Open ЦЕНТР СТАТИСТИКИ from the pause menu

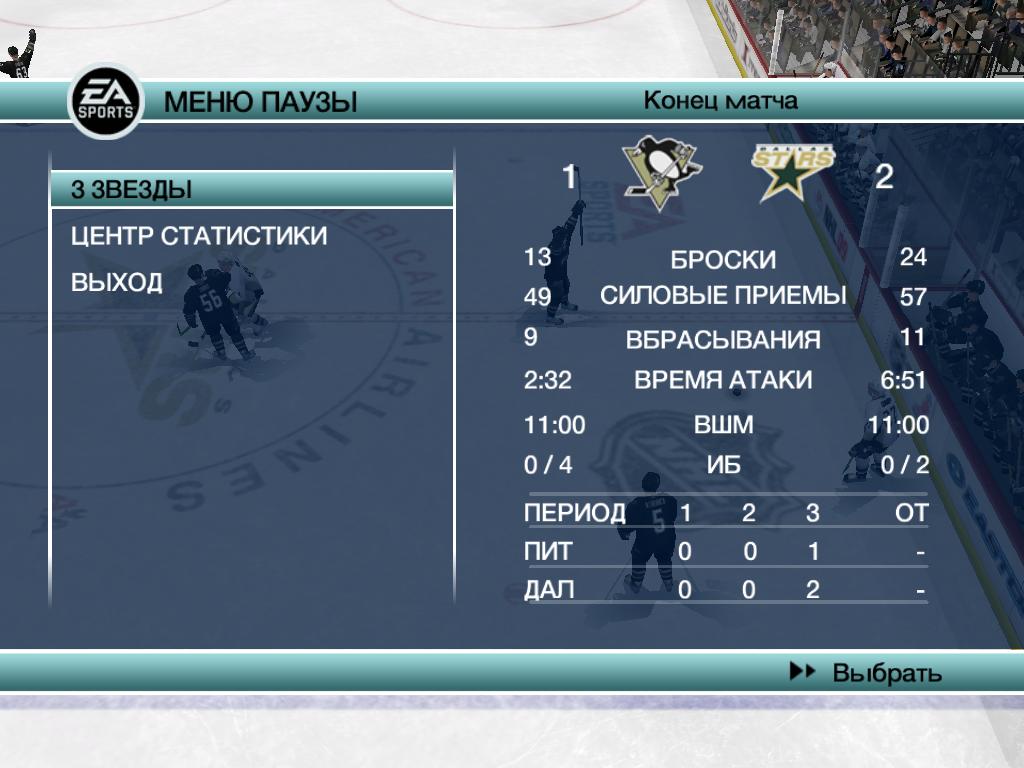(199, 236)
